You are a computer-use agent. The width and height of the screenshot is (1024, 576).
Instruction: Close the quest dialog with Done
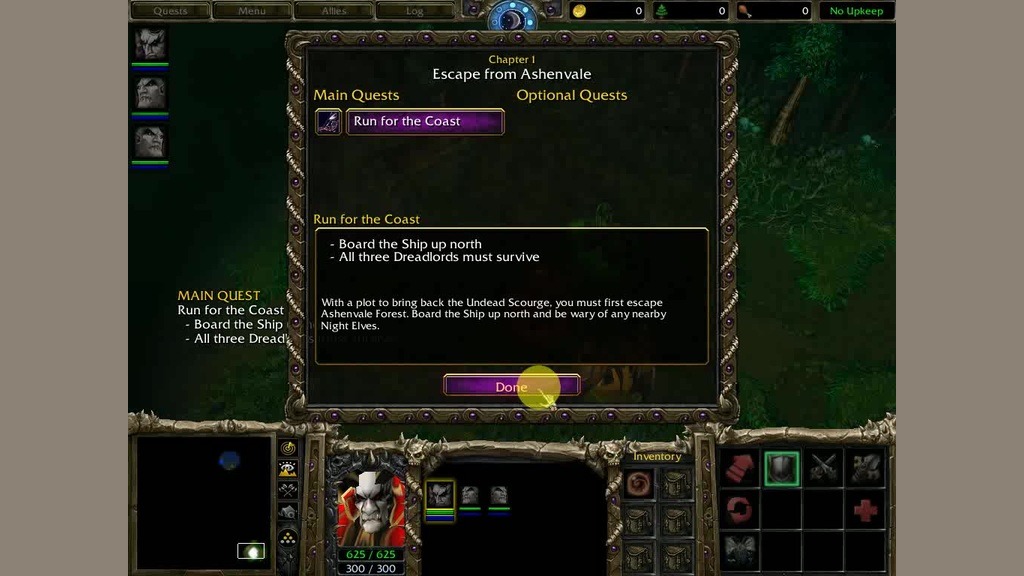(x=511, y=386)
